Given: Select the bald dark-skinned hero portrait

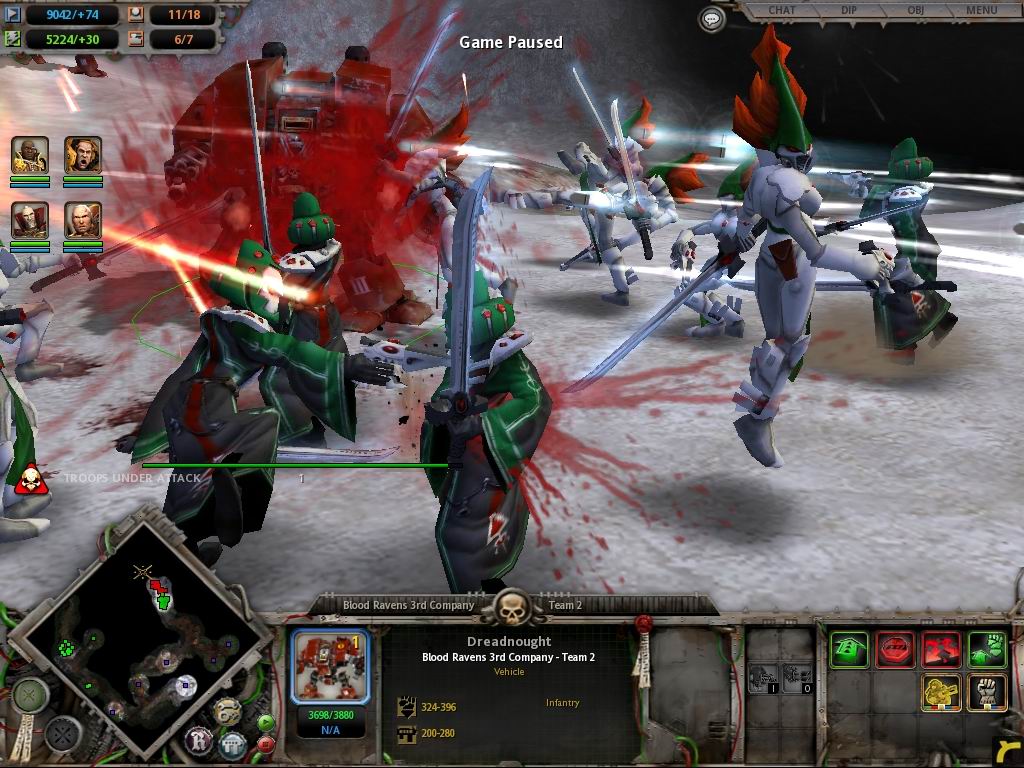Looking at the screenshot, I should click(30, 155).
